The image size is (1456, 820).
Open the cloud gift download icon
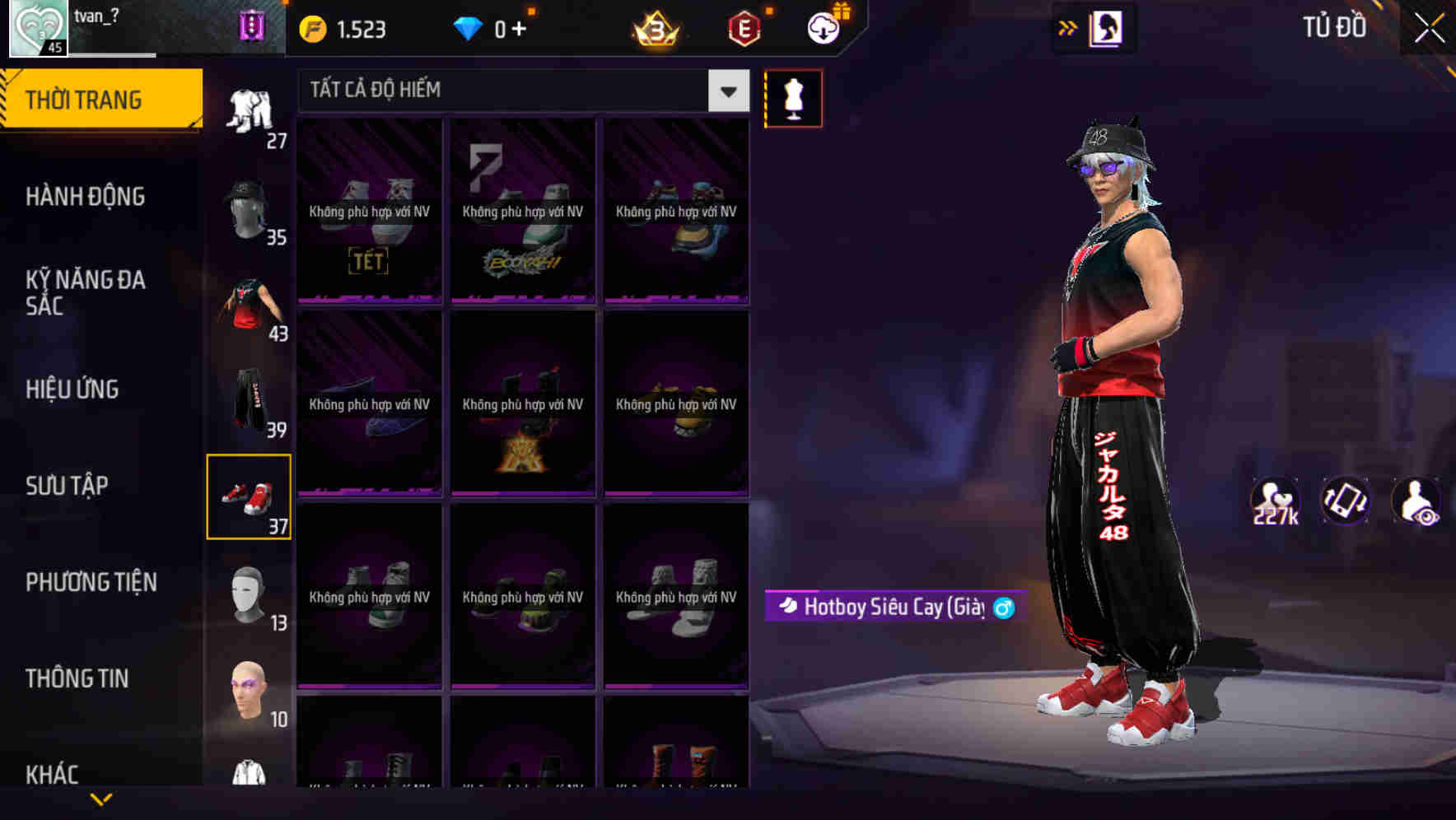click(824, 27)
